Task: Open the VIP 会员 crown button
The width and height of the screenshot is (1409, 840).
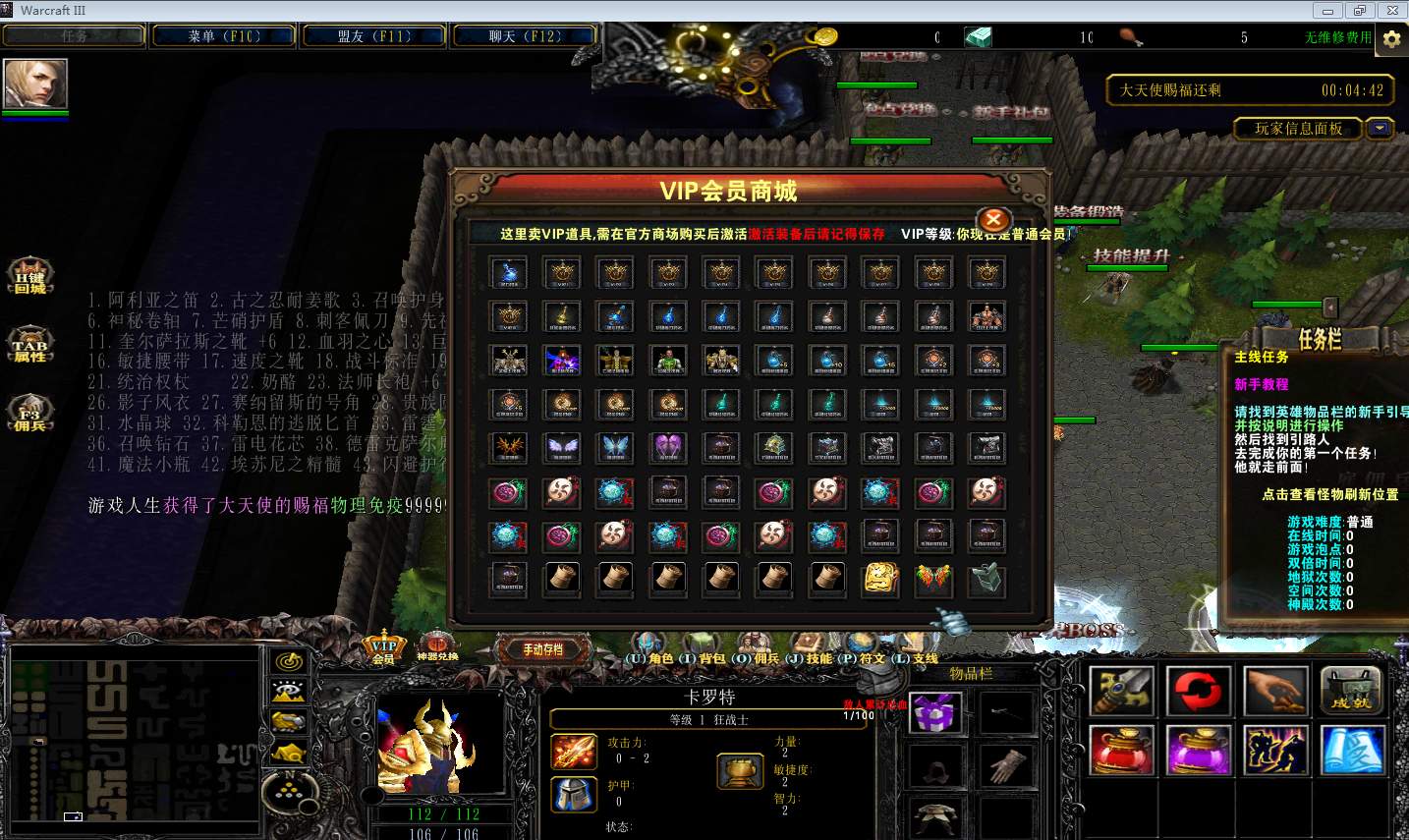Action: tap(383, 647)
